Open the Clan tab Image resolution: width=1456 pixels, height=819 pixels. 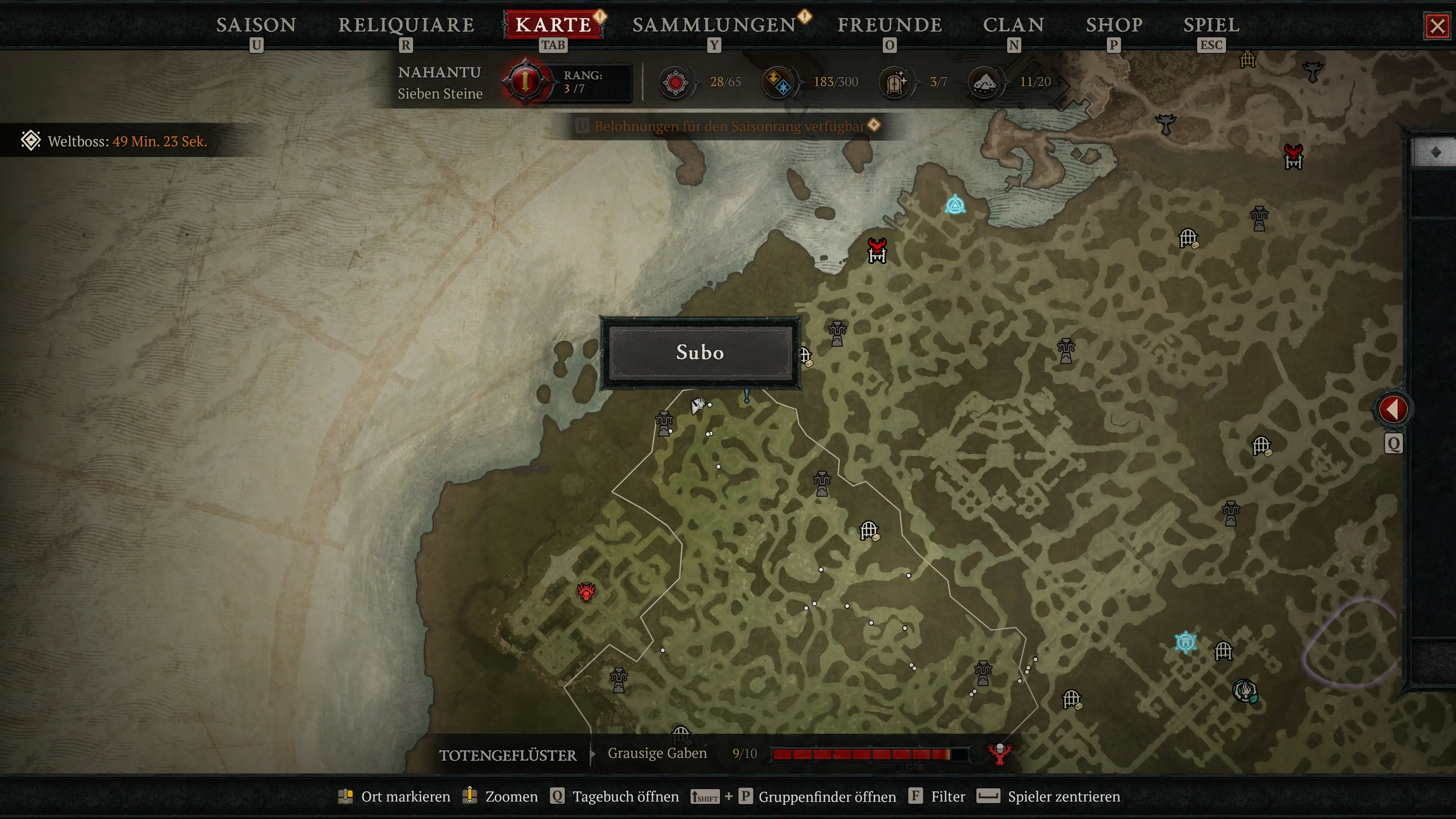(x=1014, y=25)
